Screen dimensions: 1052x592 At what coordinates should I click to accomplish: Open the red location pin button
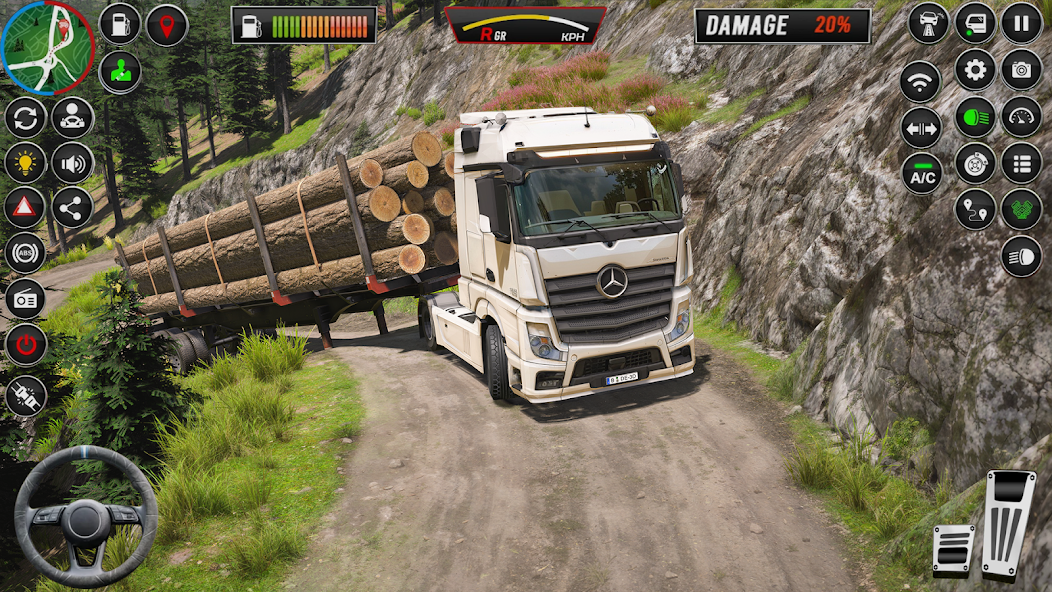167,25
